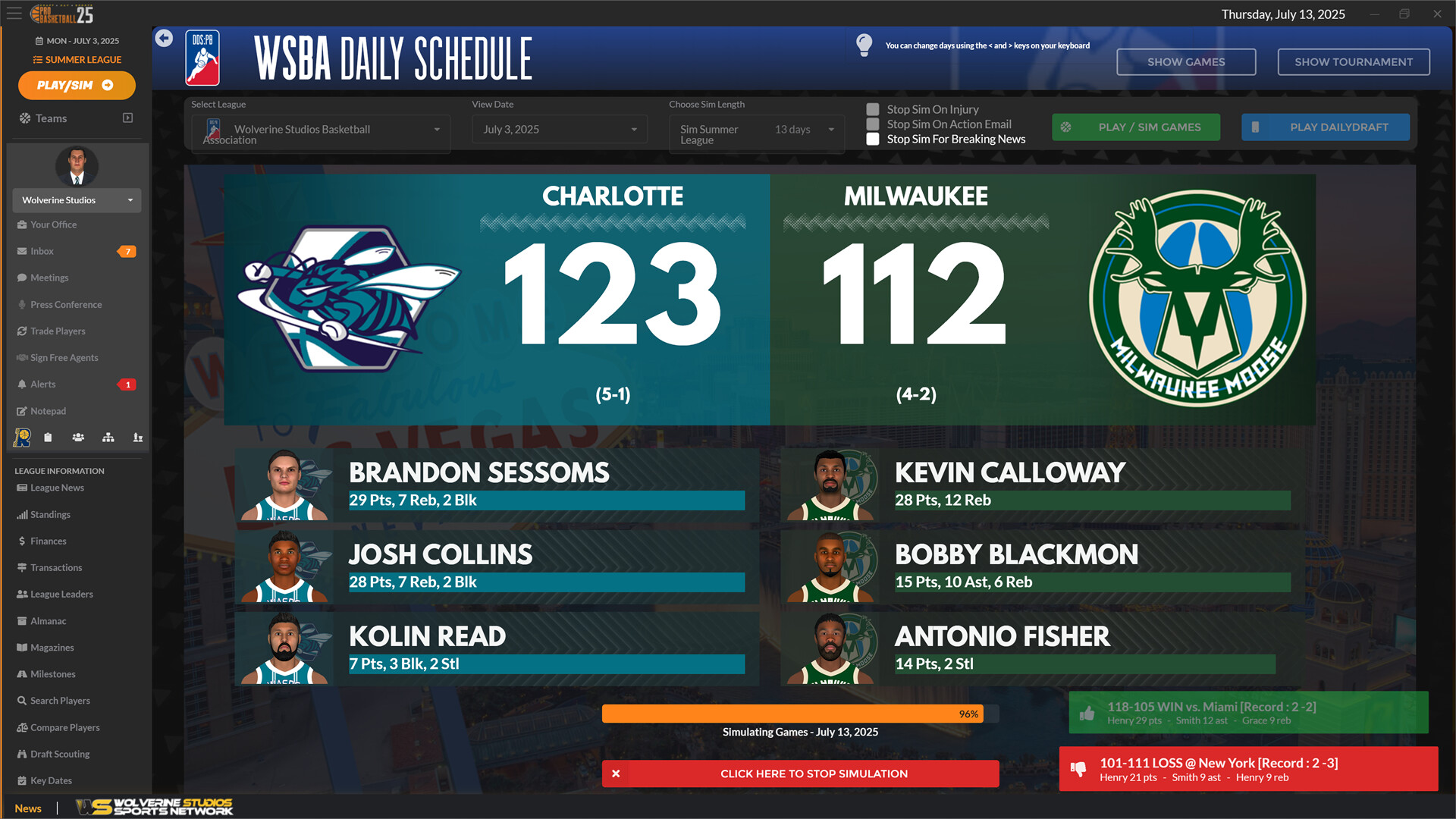
Task: Open the depth chart org icon
Action: pos(108,437)
